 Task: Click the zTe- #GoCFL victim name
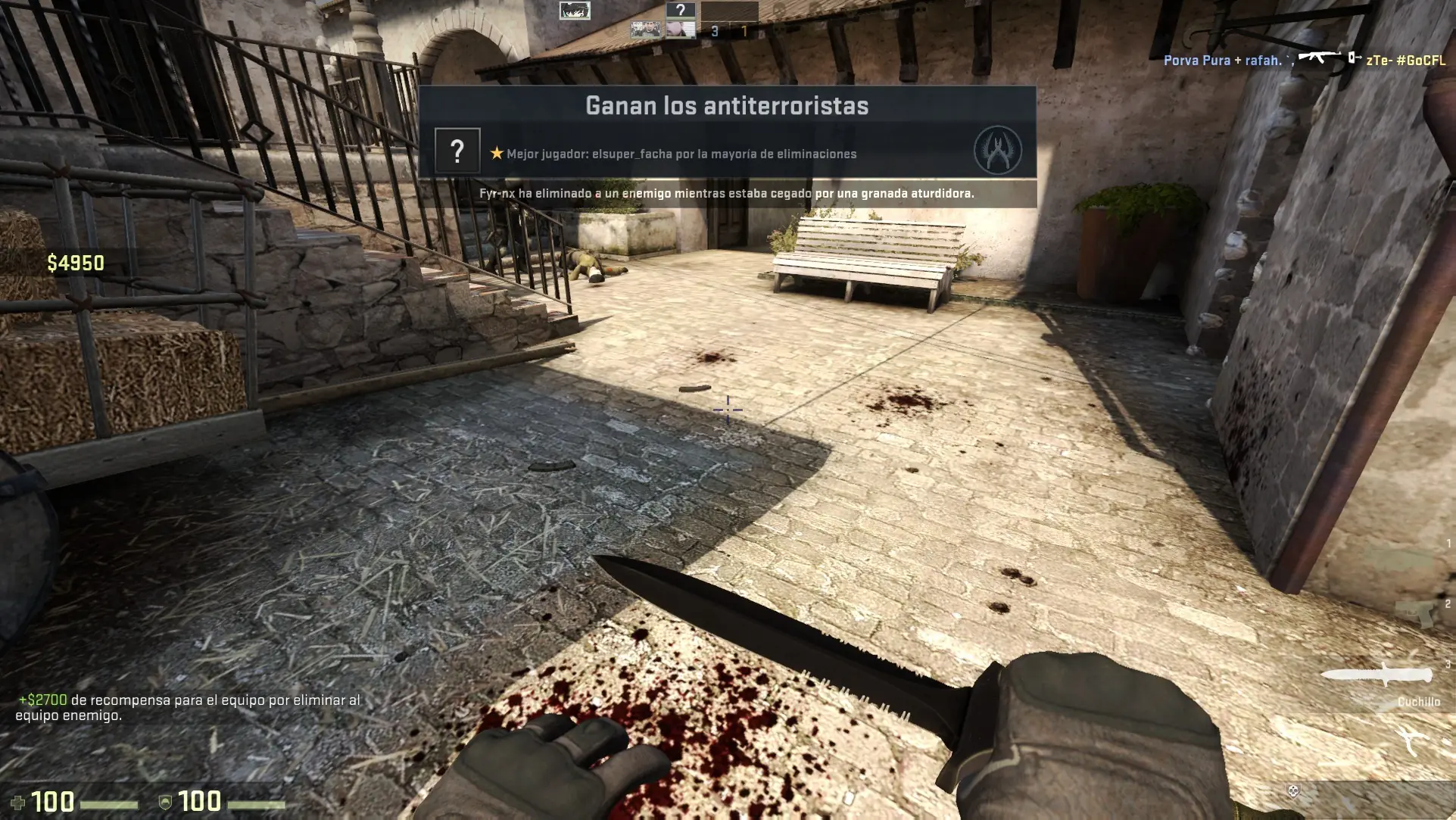[x=1404, y=61]
